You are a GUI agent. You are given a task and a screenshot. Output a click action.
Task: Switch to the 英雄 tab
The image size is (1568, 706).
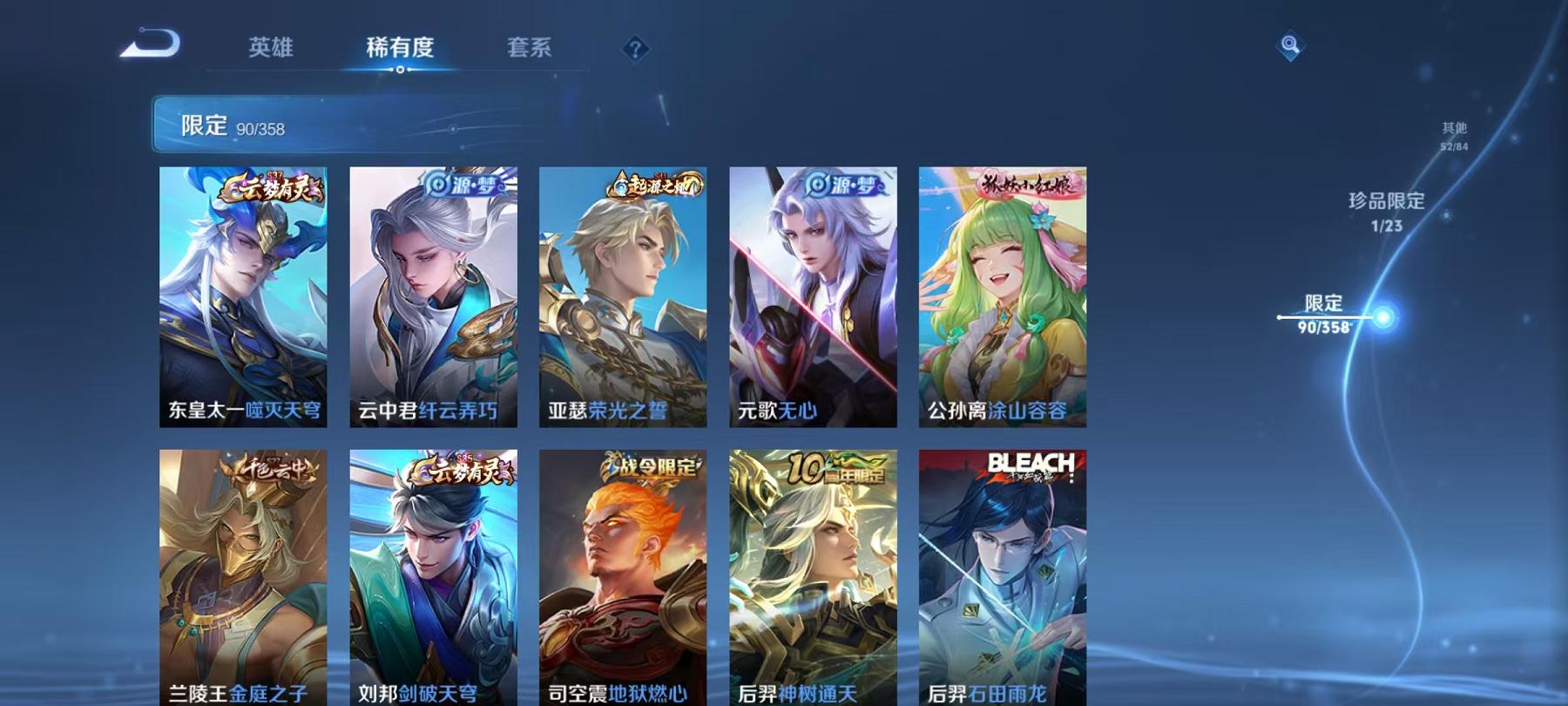coord(271,50)
